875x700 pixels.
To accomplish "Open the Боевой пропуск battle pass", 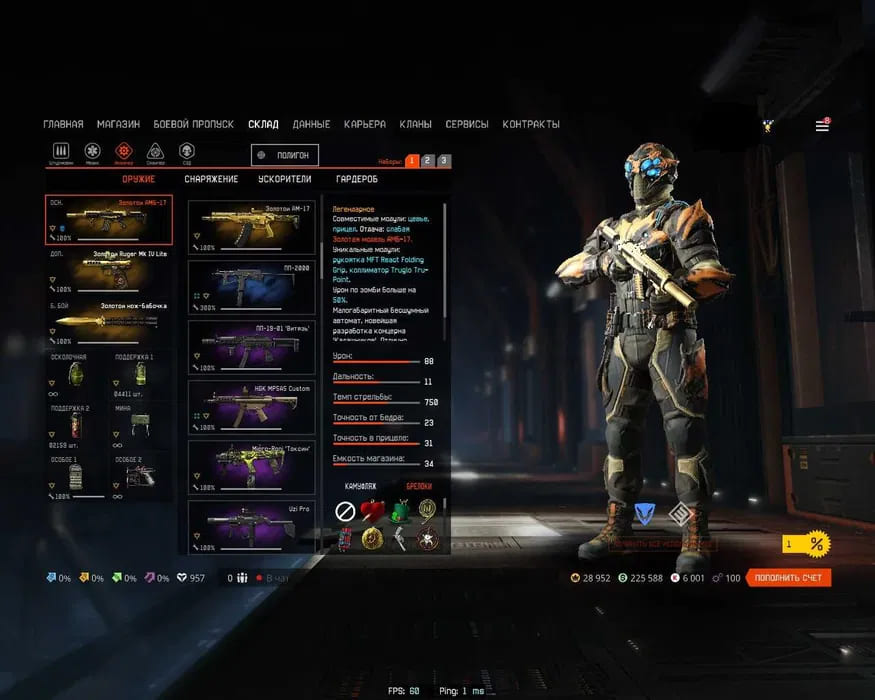I will [x=193, y=124].
